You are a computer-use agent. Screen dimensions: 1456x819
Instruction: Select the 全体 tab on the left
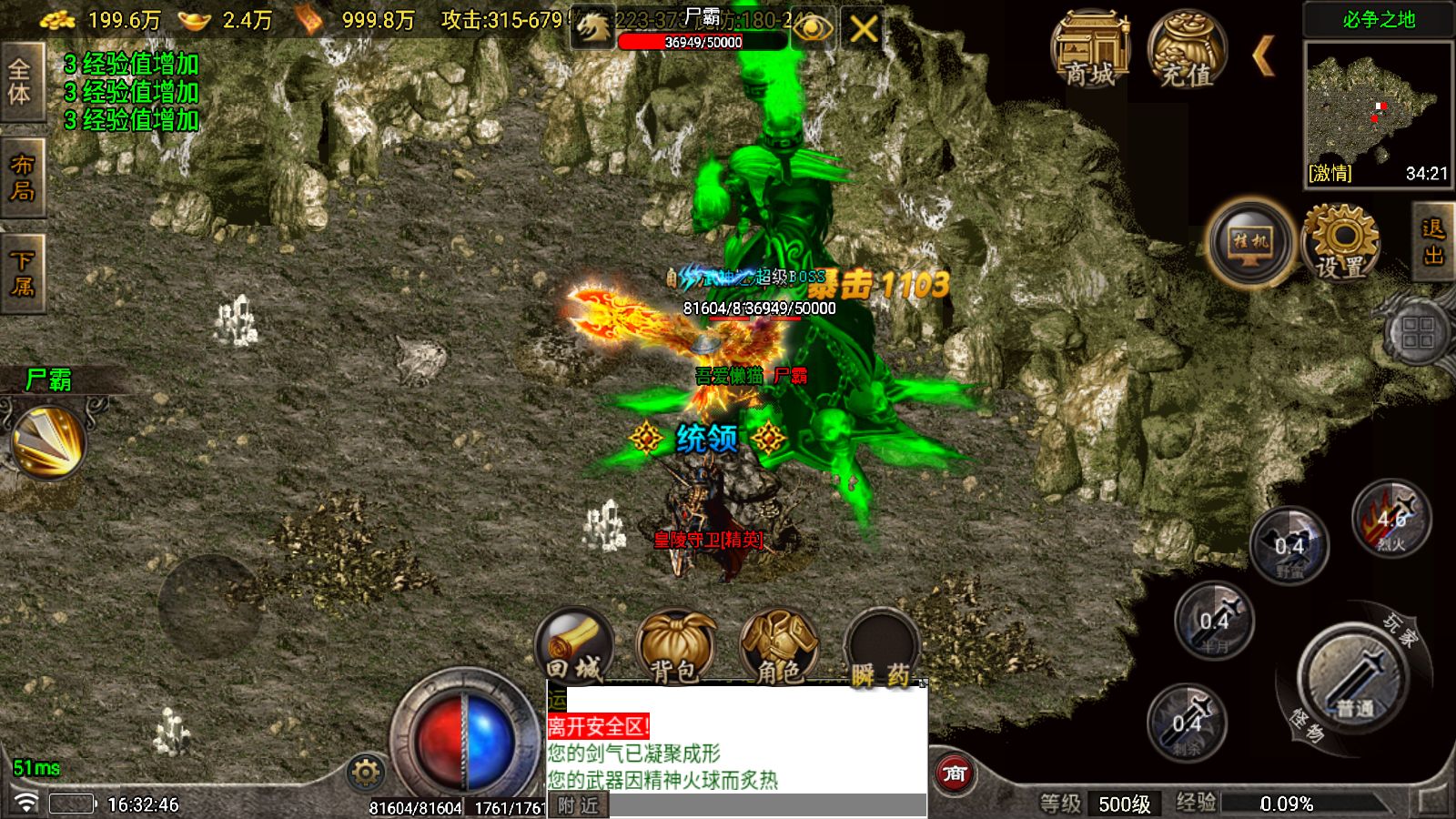21,82
